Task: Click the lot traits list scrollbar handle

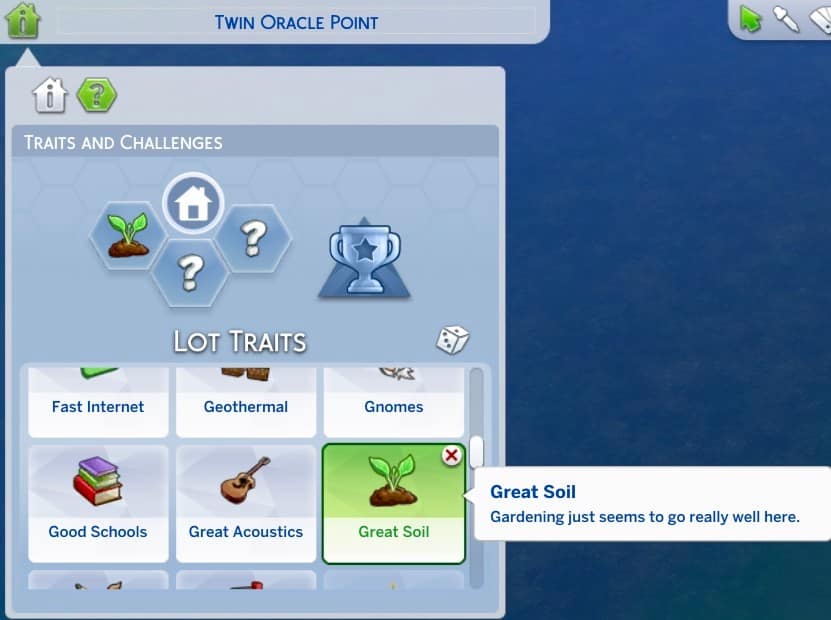Action: (478, 452)
